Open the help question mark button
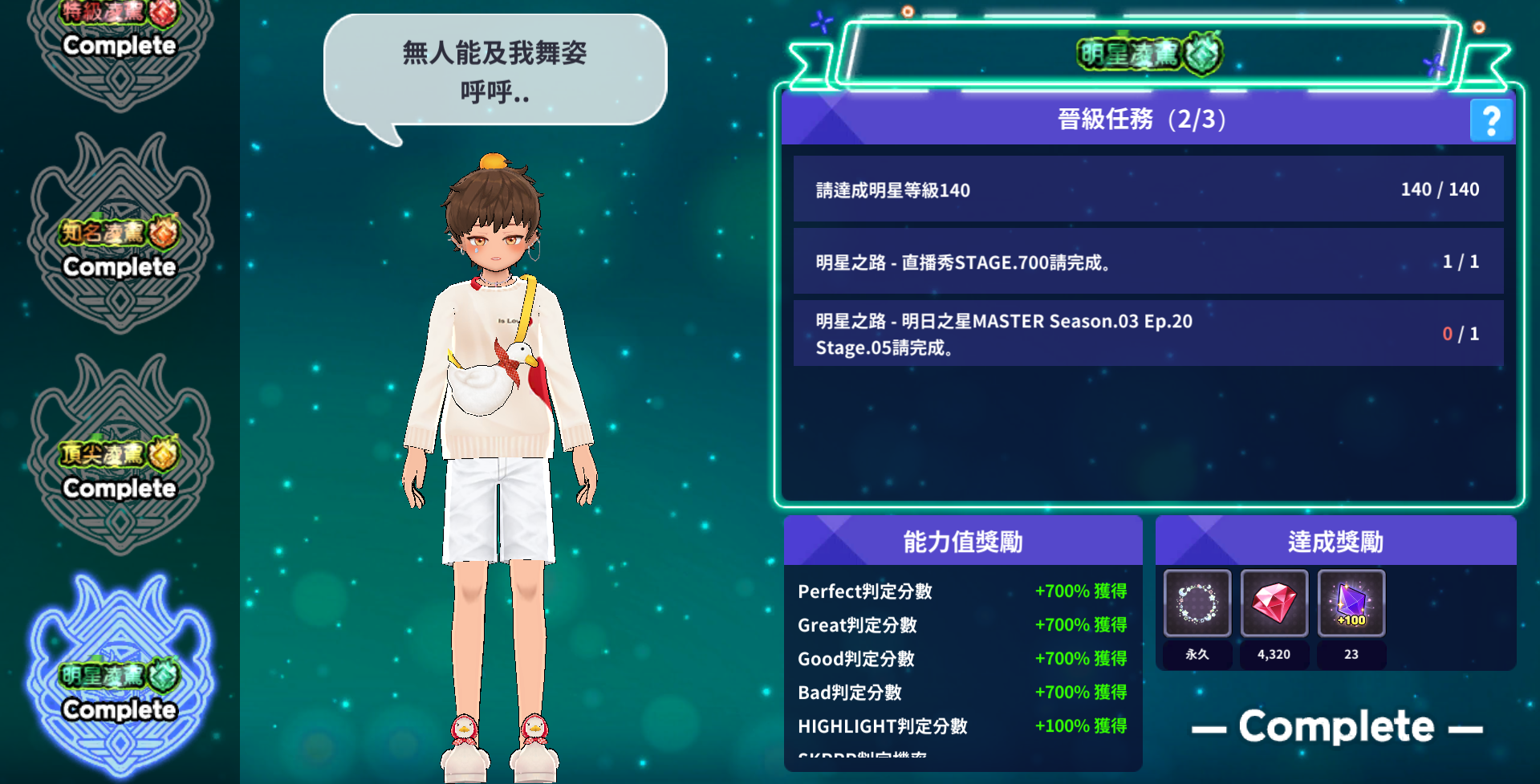Screen dimensions: 1540x784 click(x=1490, y=120)
